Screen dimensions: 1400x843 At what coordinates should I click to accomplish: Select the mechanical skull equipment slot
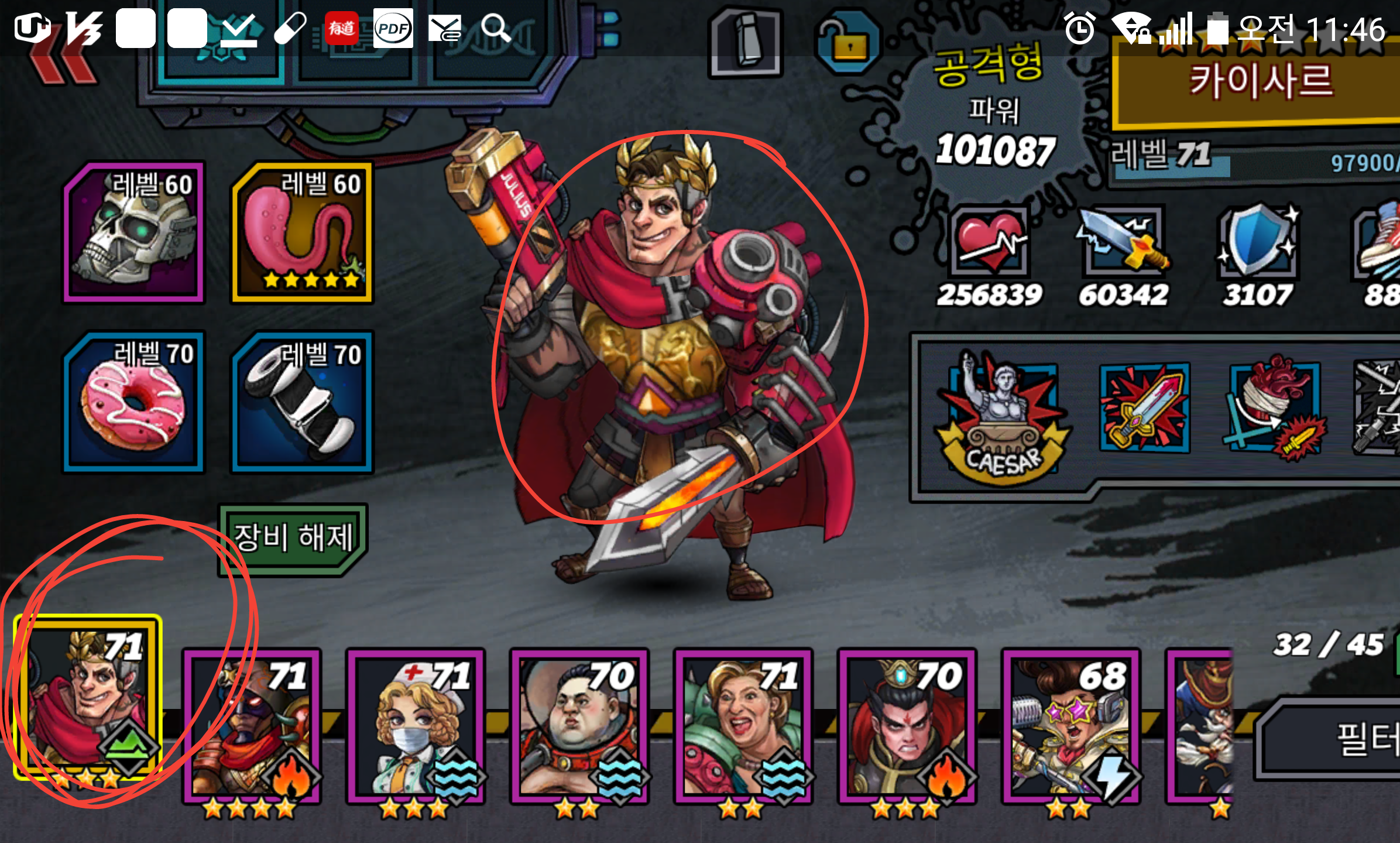134,233
